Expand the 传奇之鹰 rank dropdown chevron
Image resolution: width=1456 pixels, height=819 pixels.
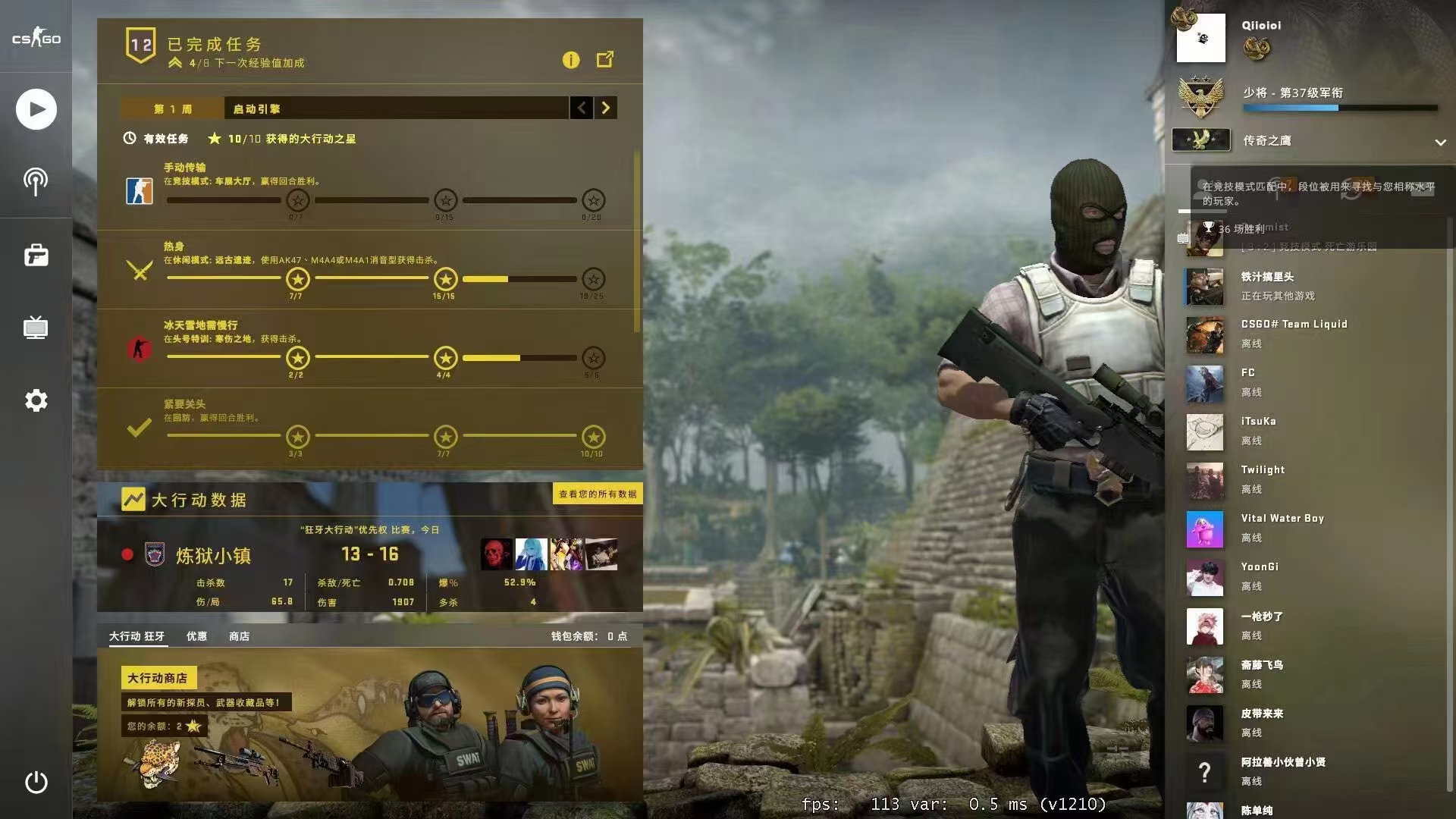(x=1439, y=143)
